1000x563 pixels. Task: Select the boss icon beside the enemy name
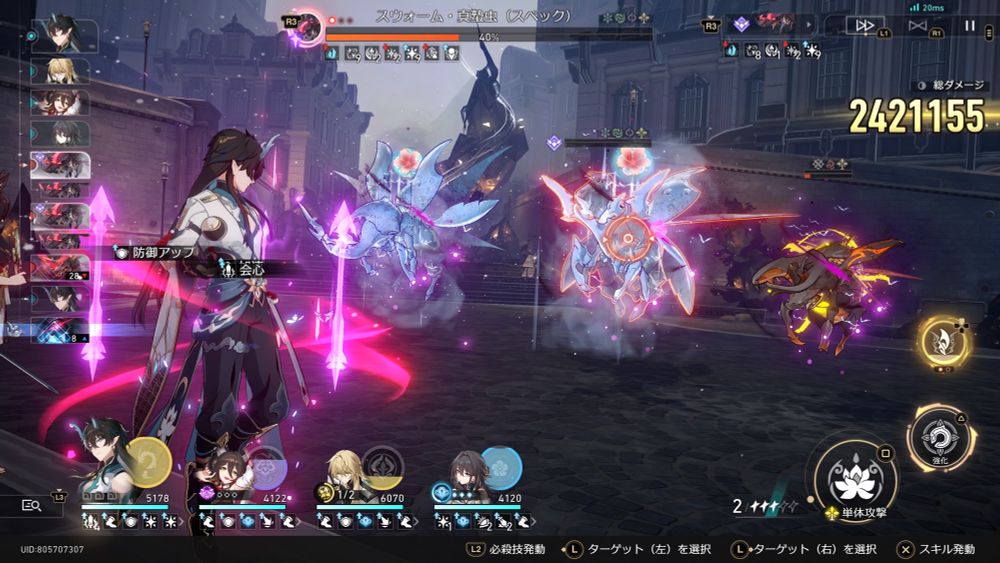[x=309, y=27]
